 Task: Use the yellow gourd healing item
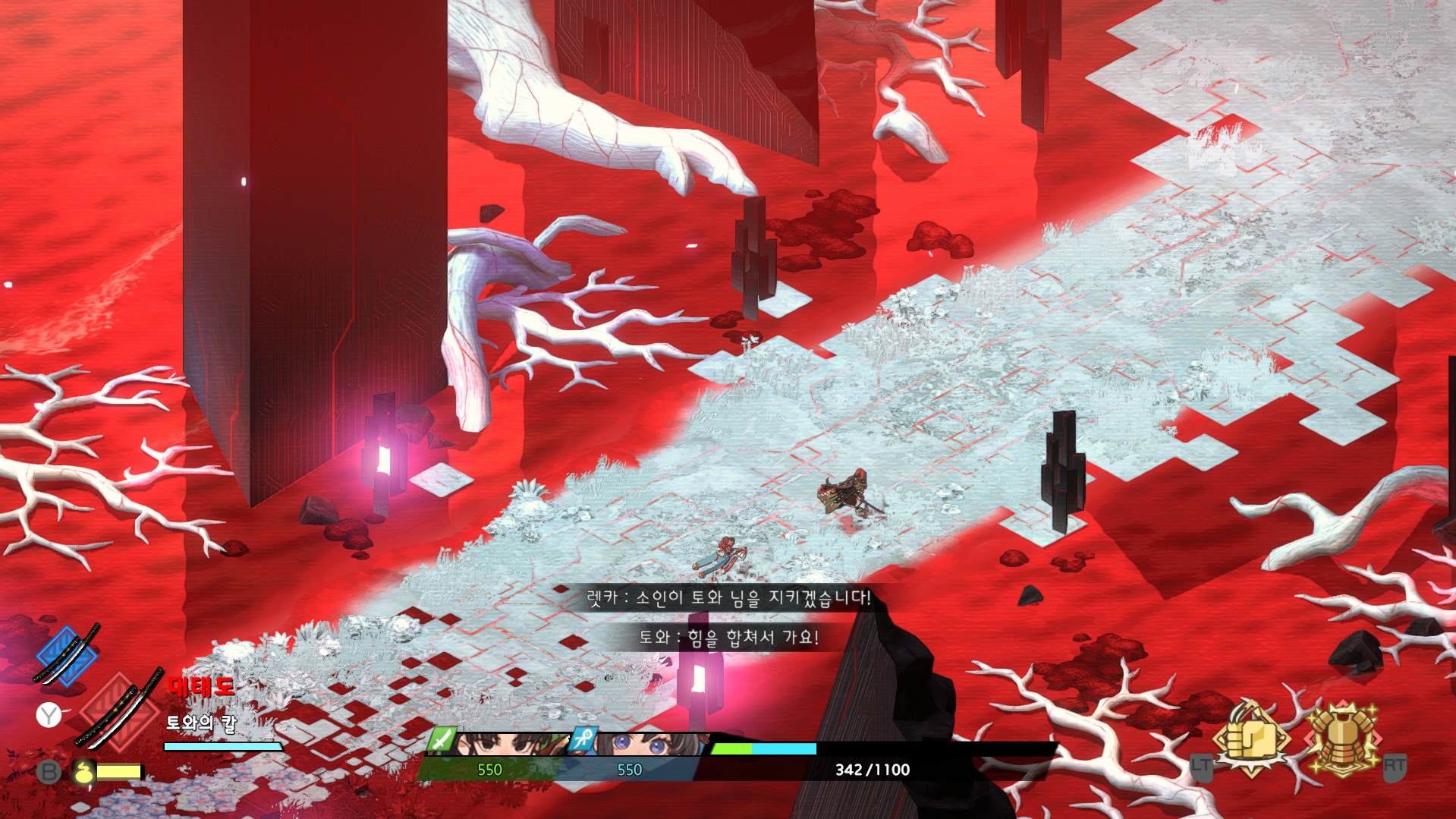(84, 772)
